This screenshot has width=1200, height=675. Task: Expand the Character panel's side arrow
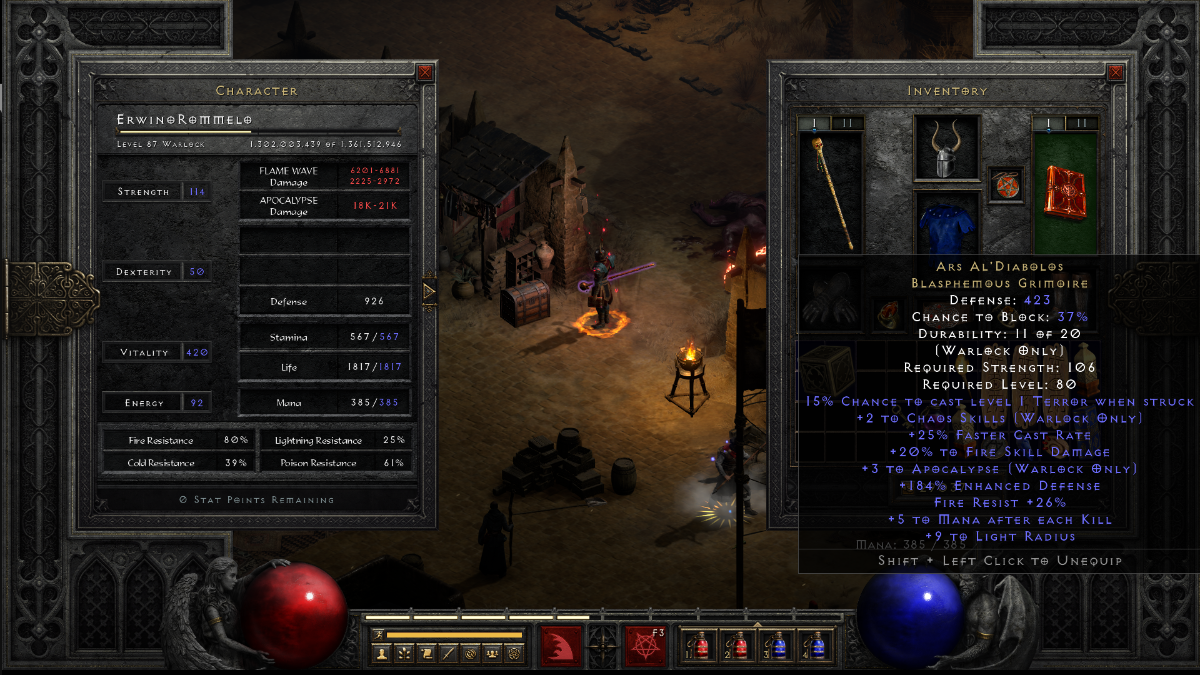pos(429,292)
